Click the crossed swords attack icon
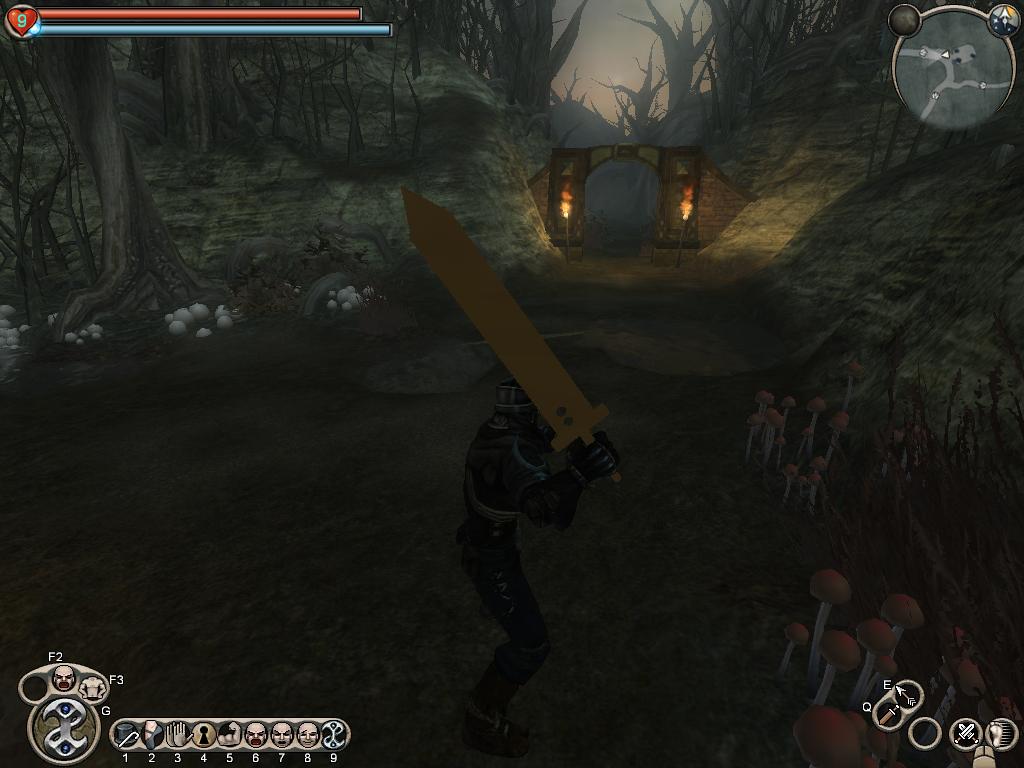 pos(965,733)
